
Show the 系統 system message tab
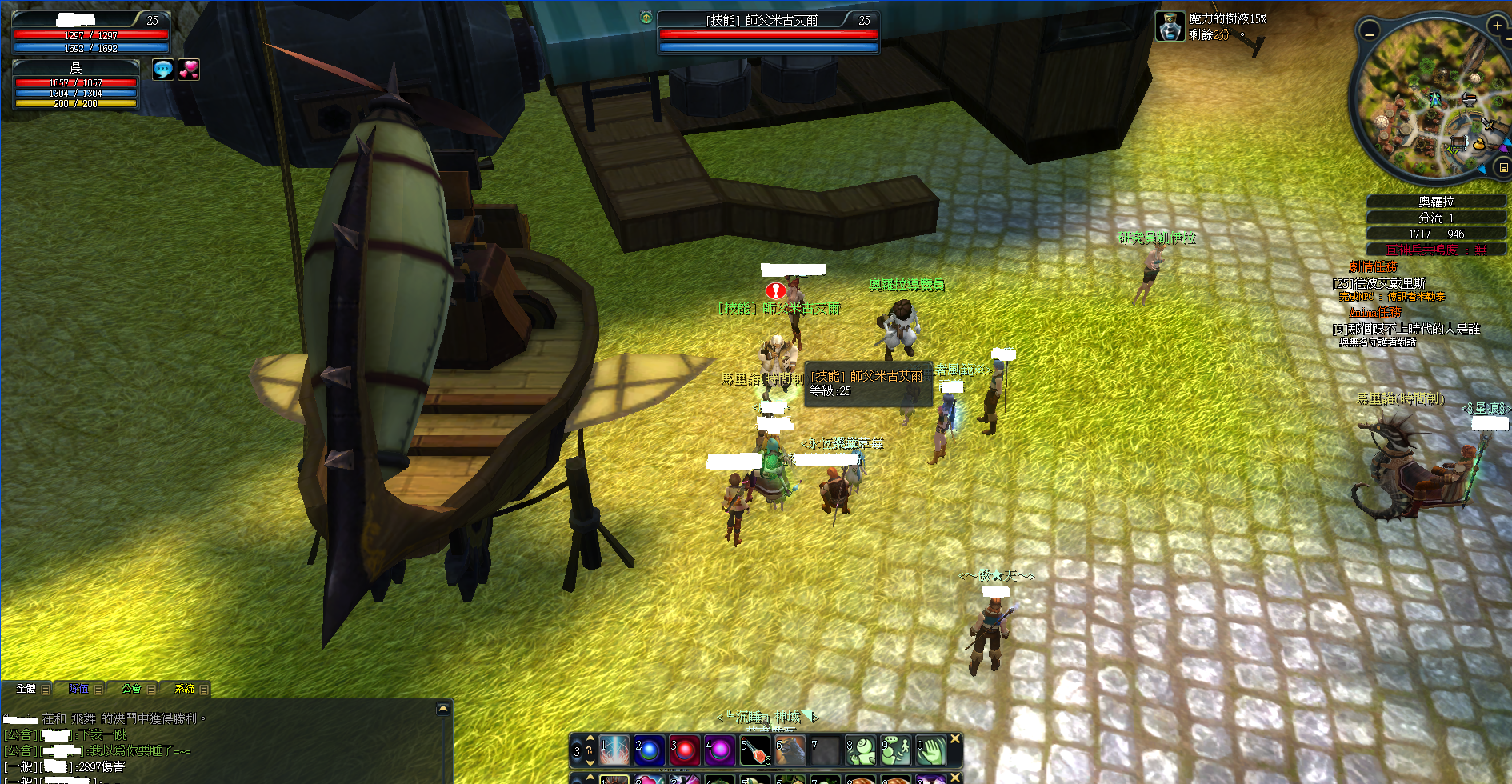(x=185, y=688)
